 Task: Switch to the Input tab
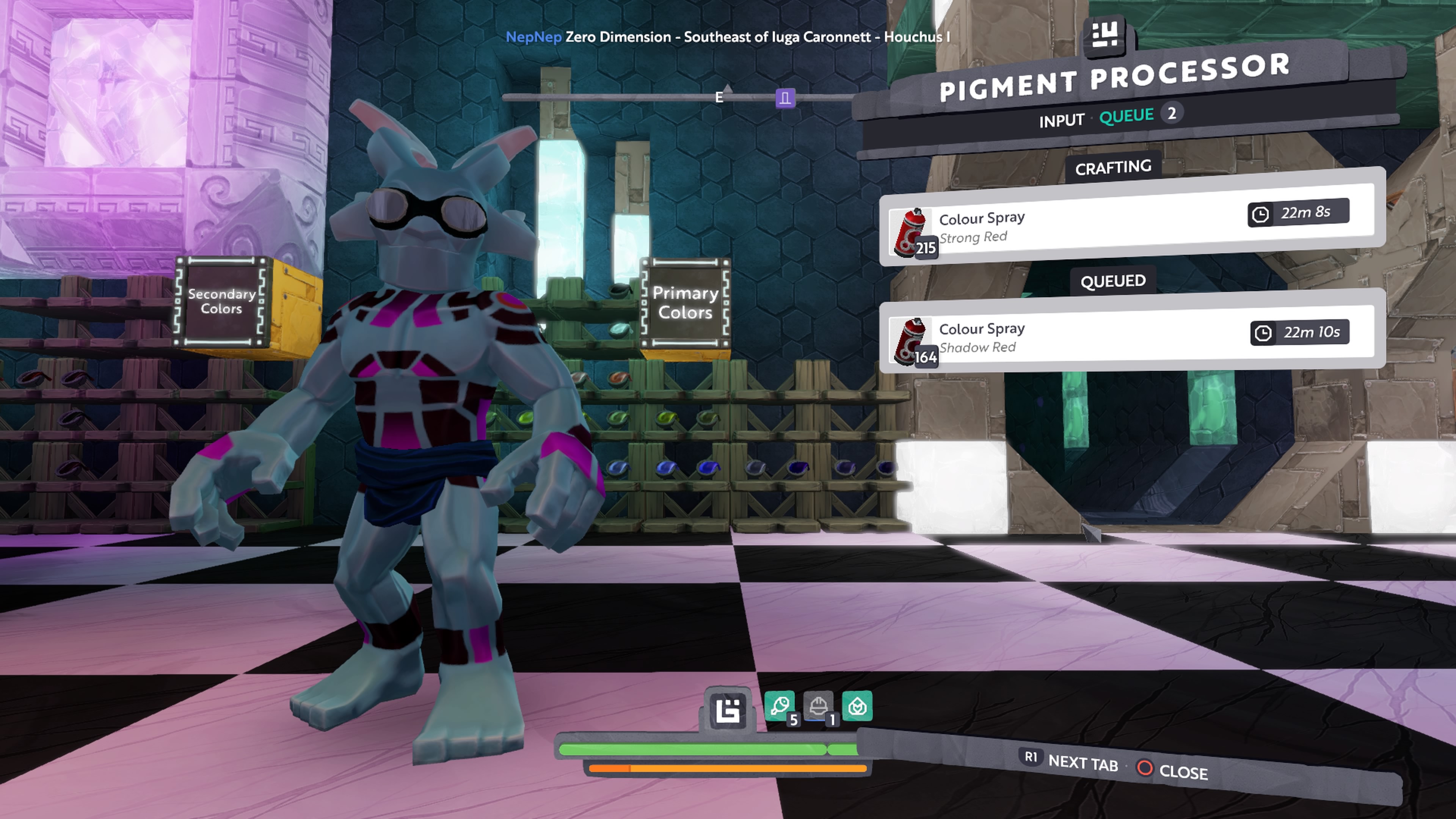(1061, 121)
